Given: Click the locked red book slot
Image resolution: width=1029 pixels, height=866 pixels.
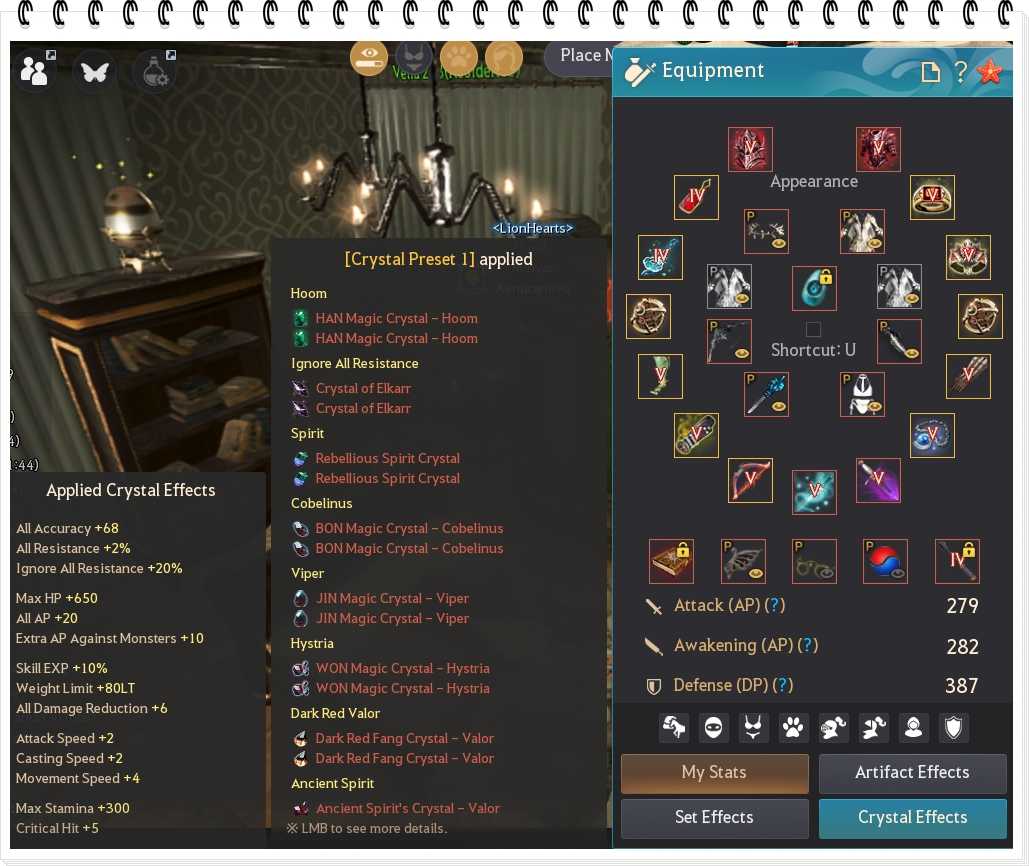Looking at the screenshot, I should tap(671, 561).
